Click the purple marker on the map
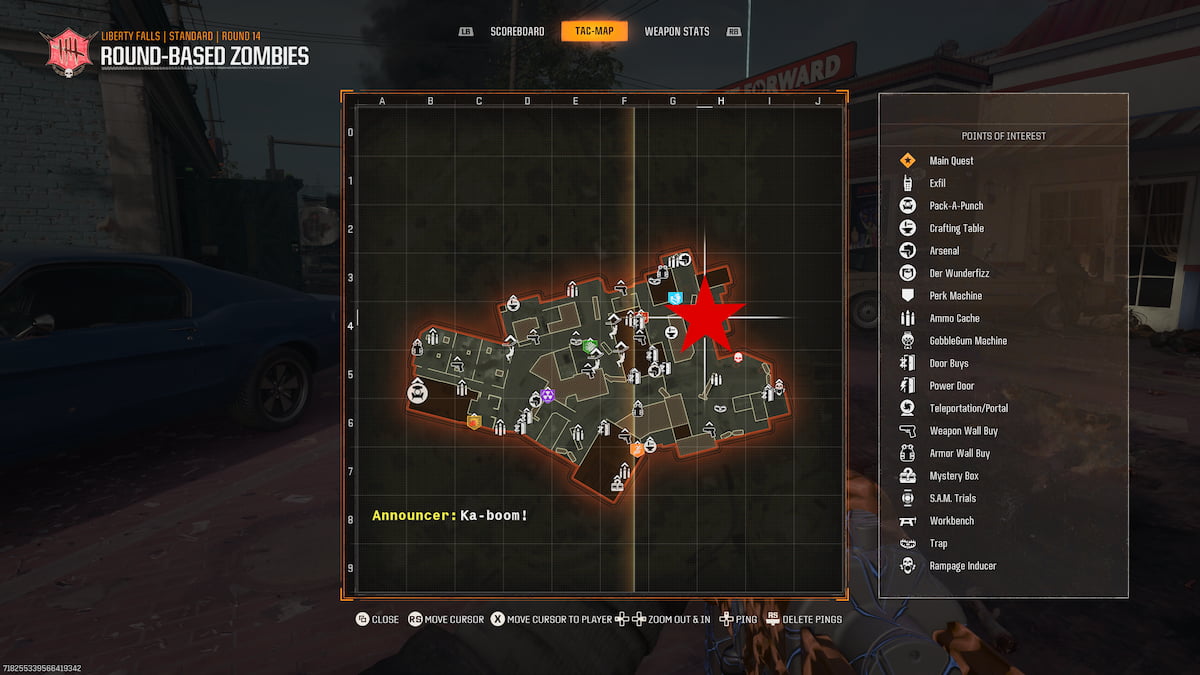Viewport: 1200px width, 675px height. coord(547,395)
